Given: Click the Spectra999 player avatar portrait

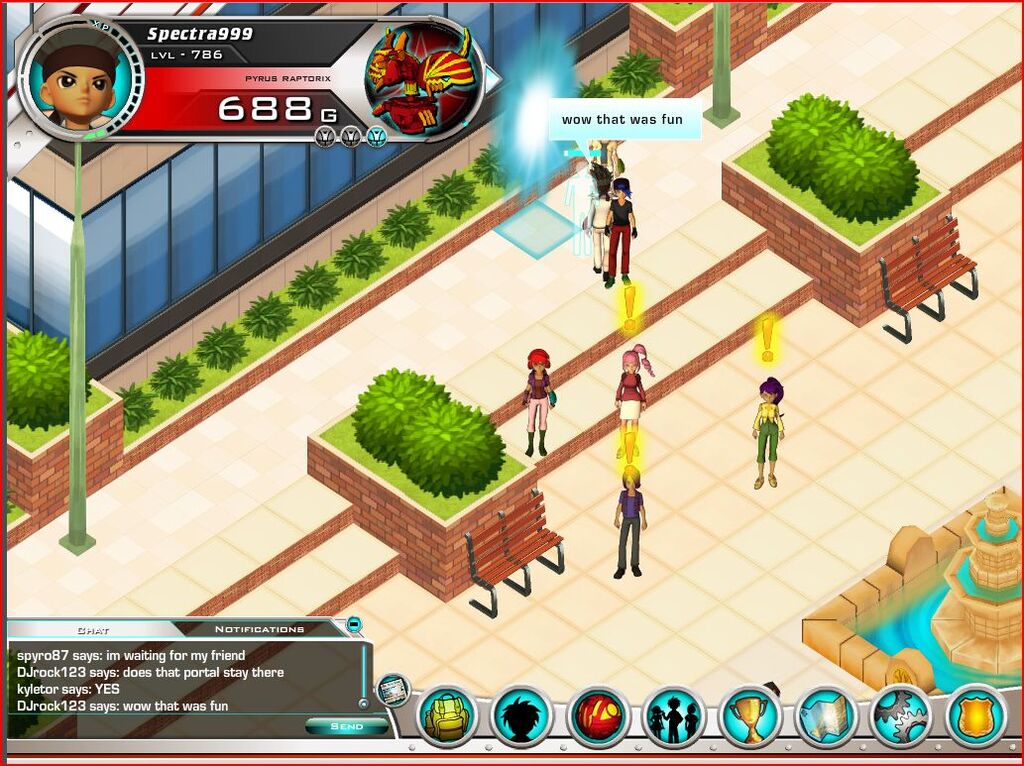Looking at the screenshot, I should click(81, 78).
